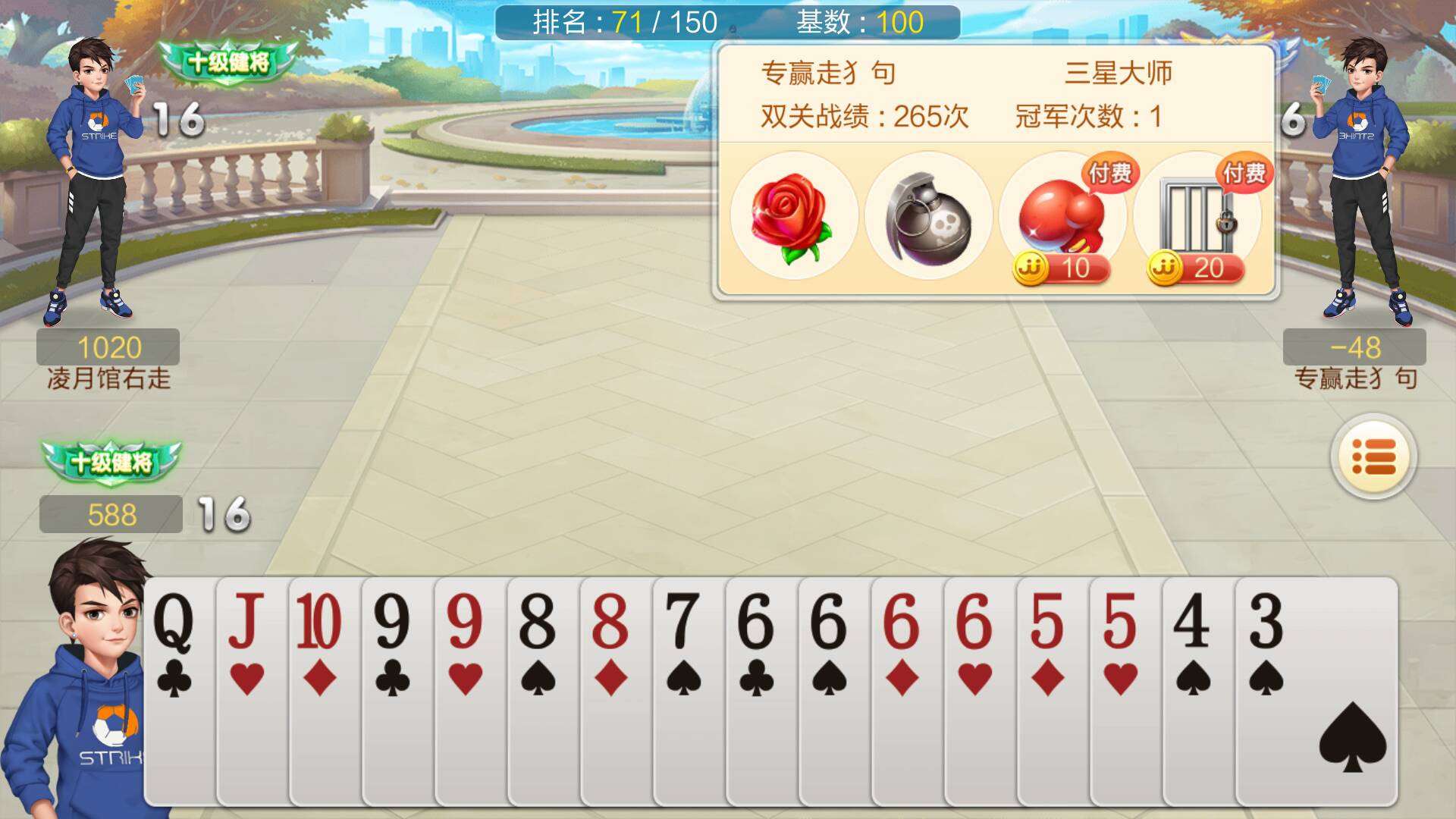Send the rose gift to the opponent
1456x819 pixels.
(x=793, y=216)
